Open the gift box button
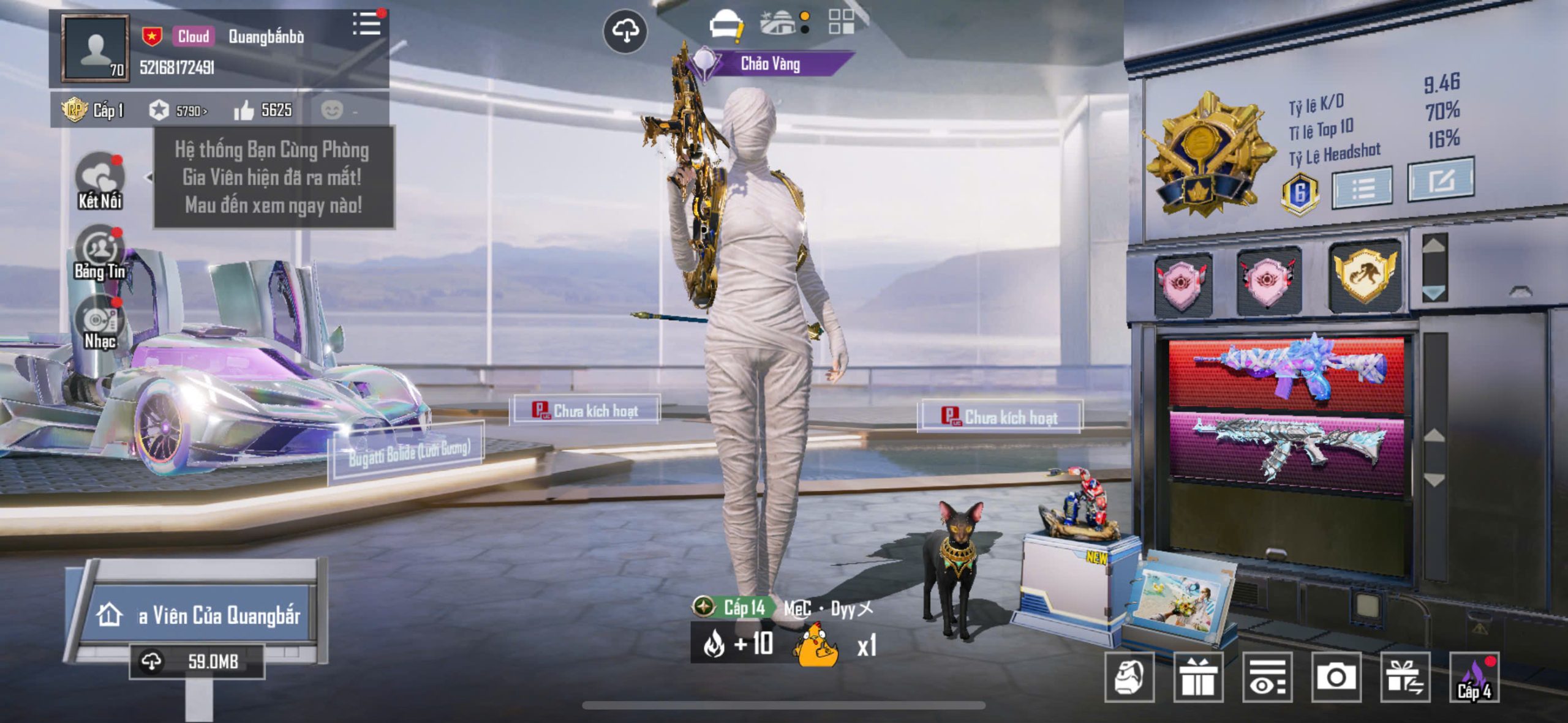 (1198, 676)
